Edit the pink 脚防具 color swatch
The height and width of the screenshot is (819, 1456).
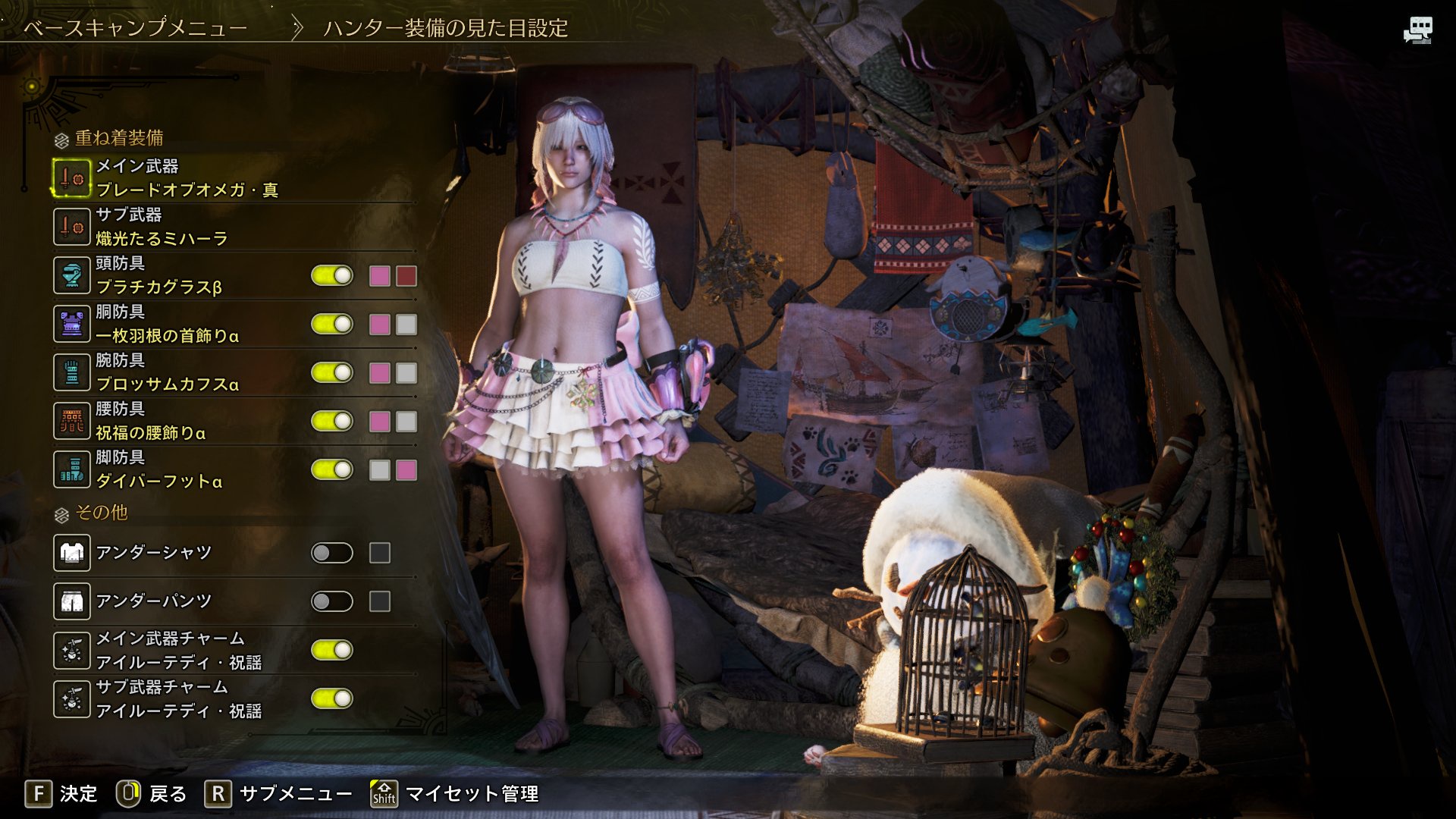click(406, 470)
